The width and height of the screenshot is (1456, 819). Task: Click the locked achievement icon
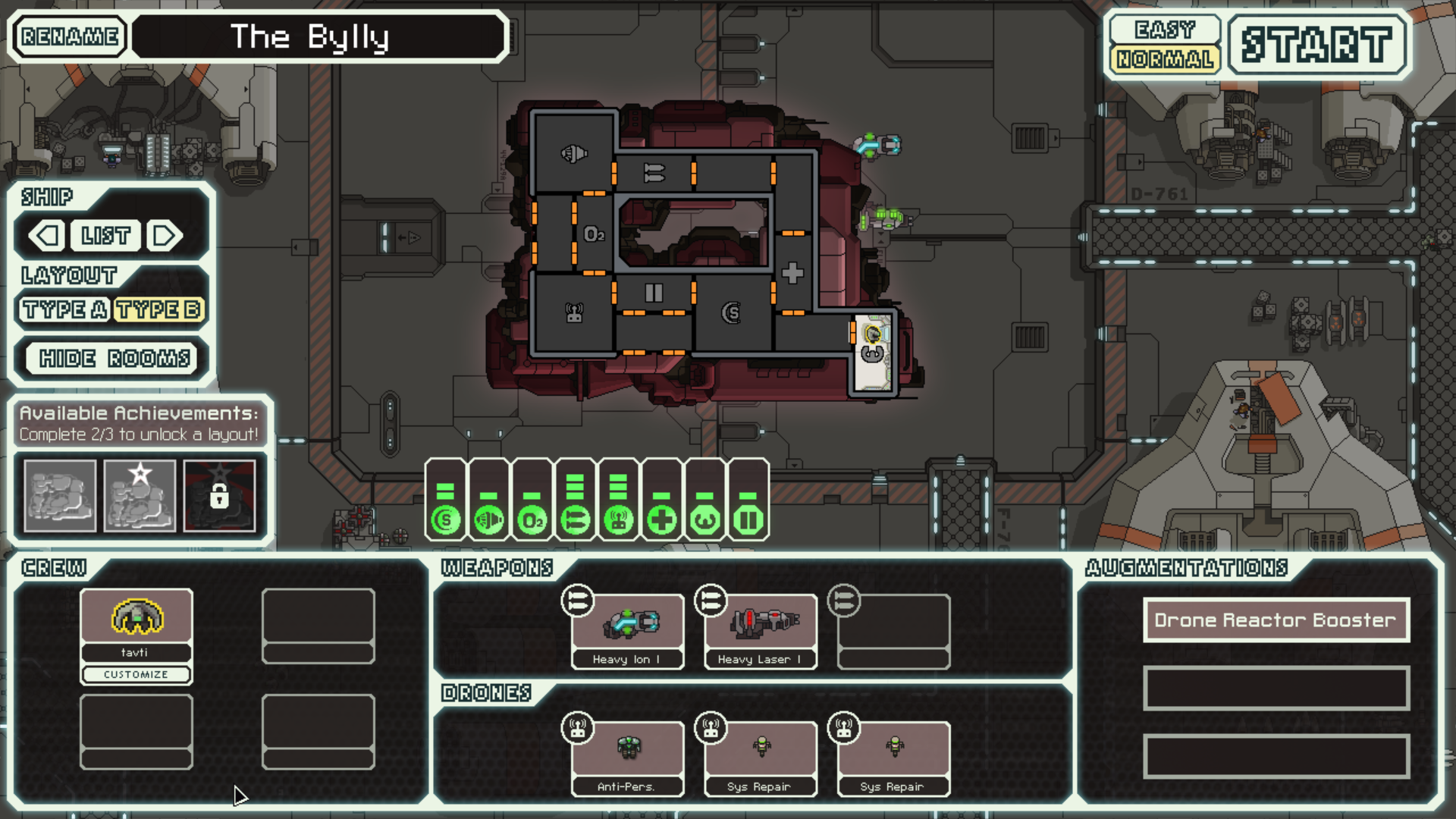(219, 496)
